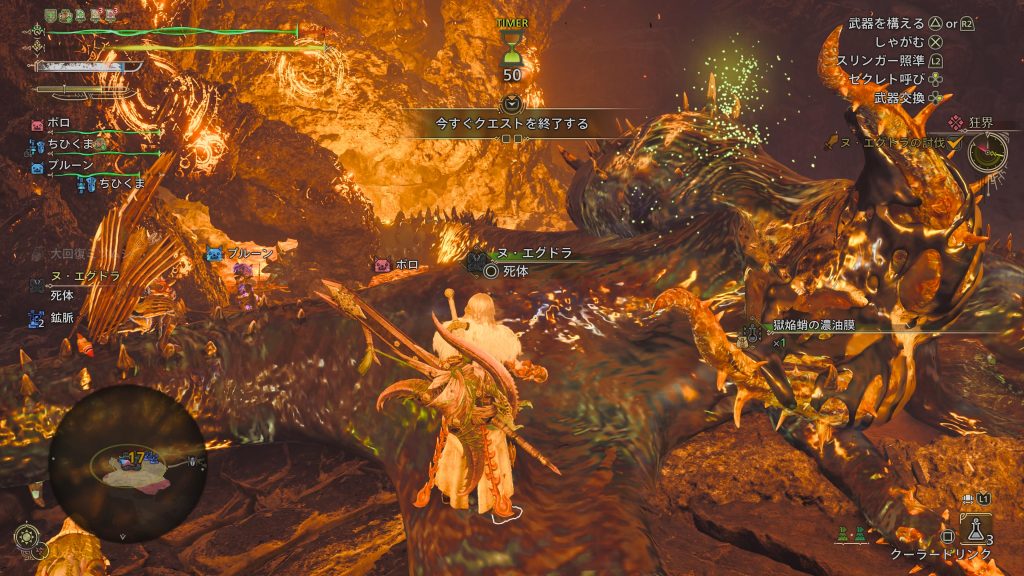Select the 今すぐクエストを終了する prompt
1024x576 pixels.
click(511, 124)
